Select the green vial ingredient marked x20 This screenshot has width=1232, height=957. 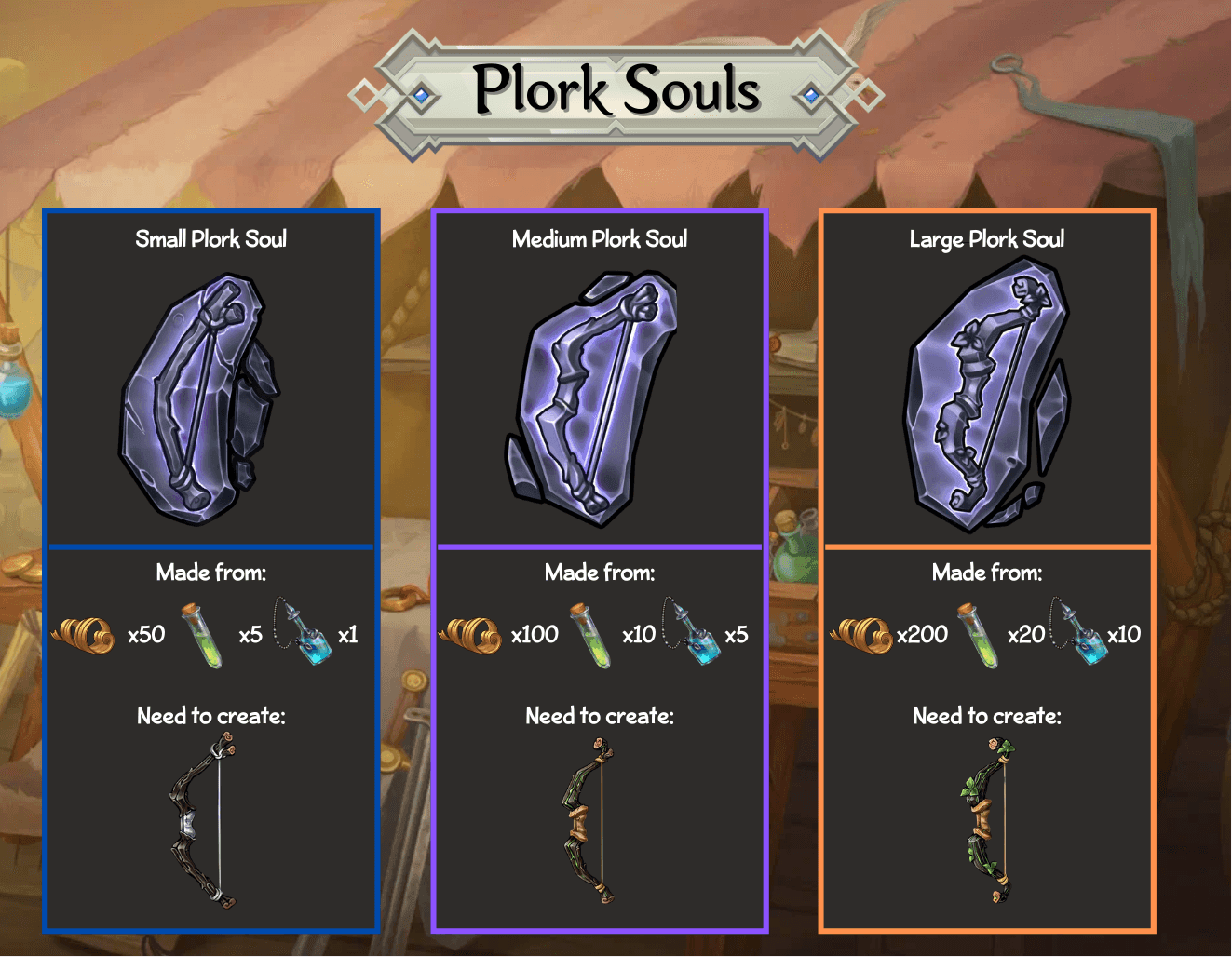979,635
